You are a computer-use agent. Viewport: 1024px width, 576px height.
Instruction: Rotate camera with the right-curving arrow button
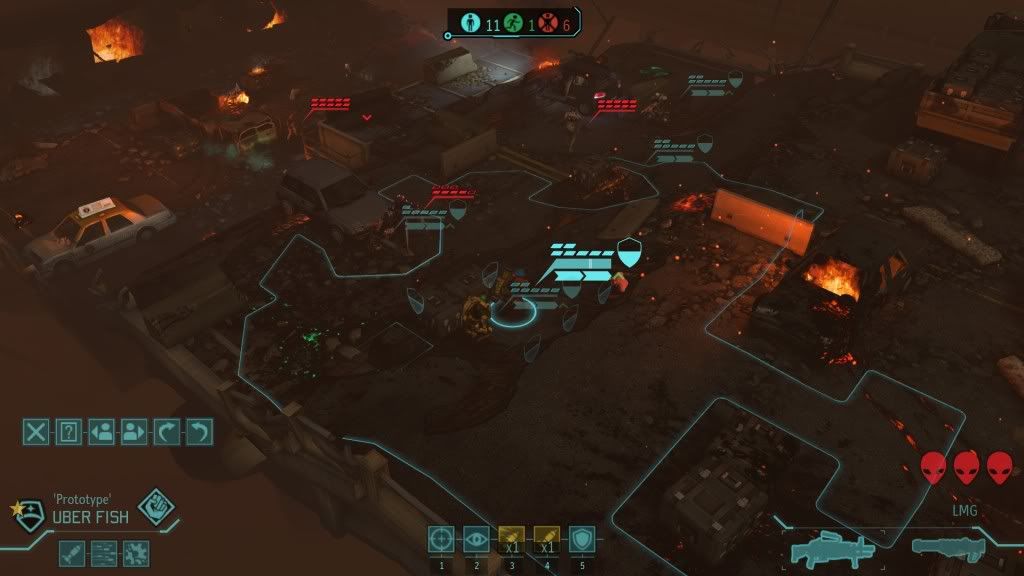(x=166, y=432)
